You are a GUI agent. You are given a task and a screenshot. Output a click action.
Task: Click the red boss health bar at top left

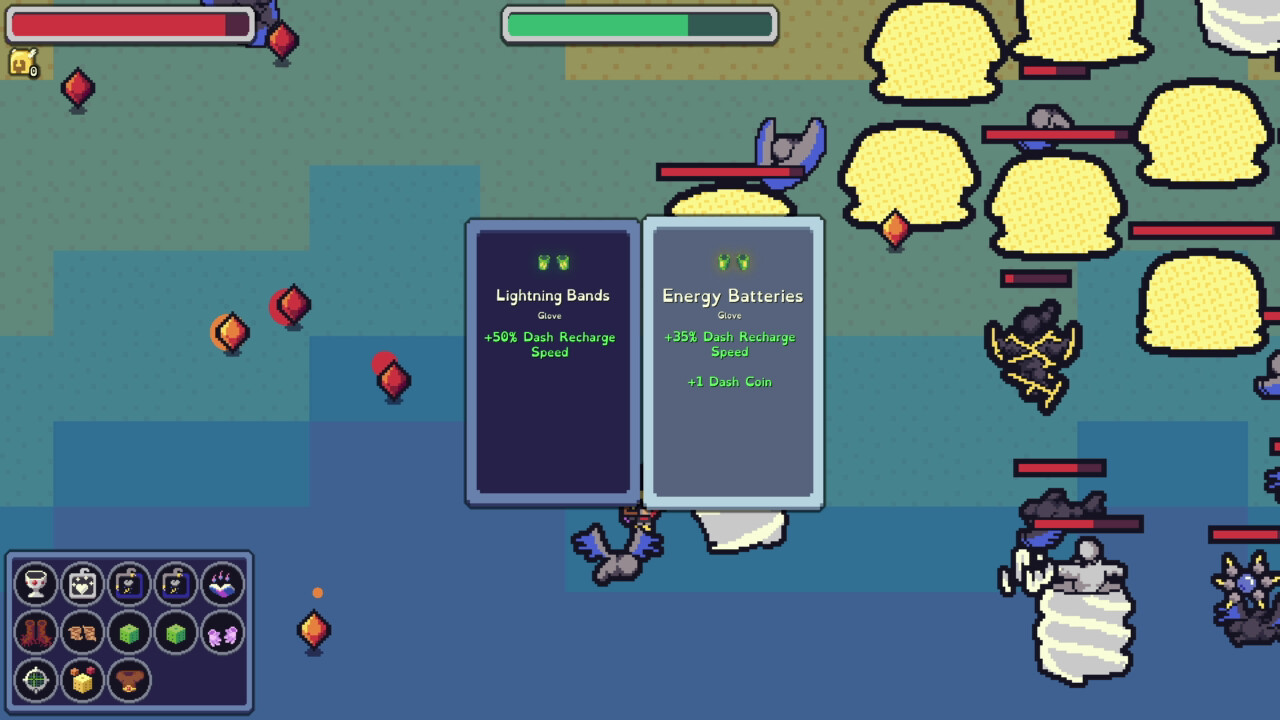[130, 24]
